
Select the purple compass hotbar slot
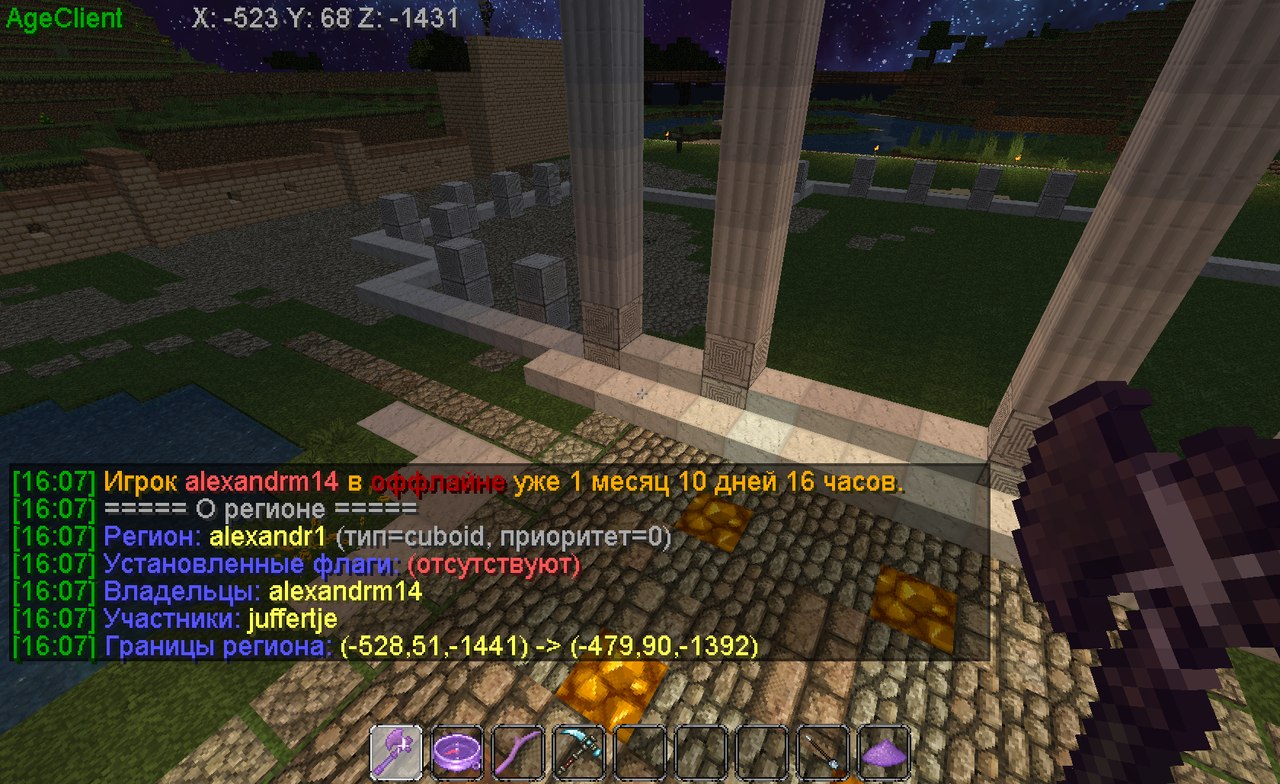point(457,752)
